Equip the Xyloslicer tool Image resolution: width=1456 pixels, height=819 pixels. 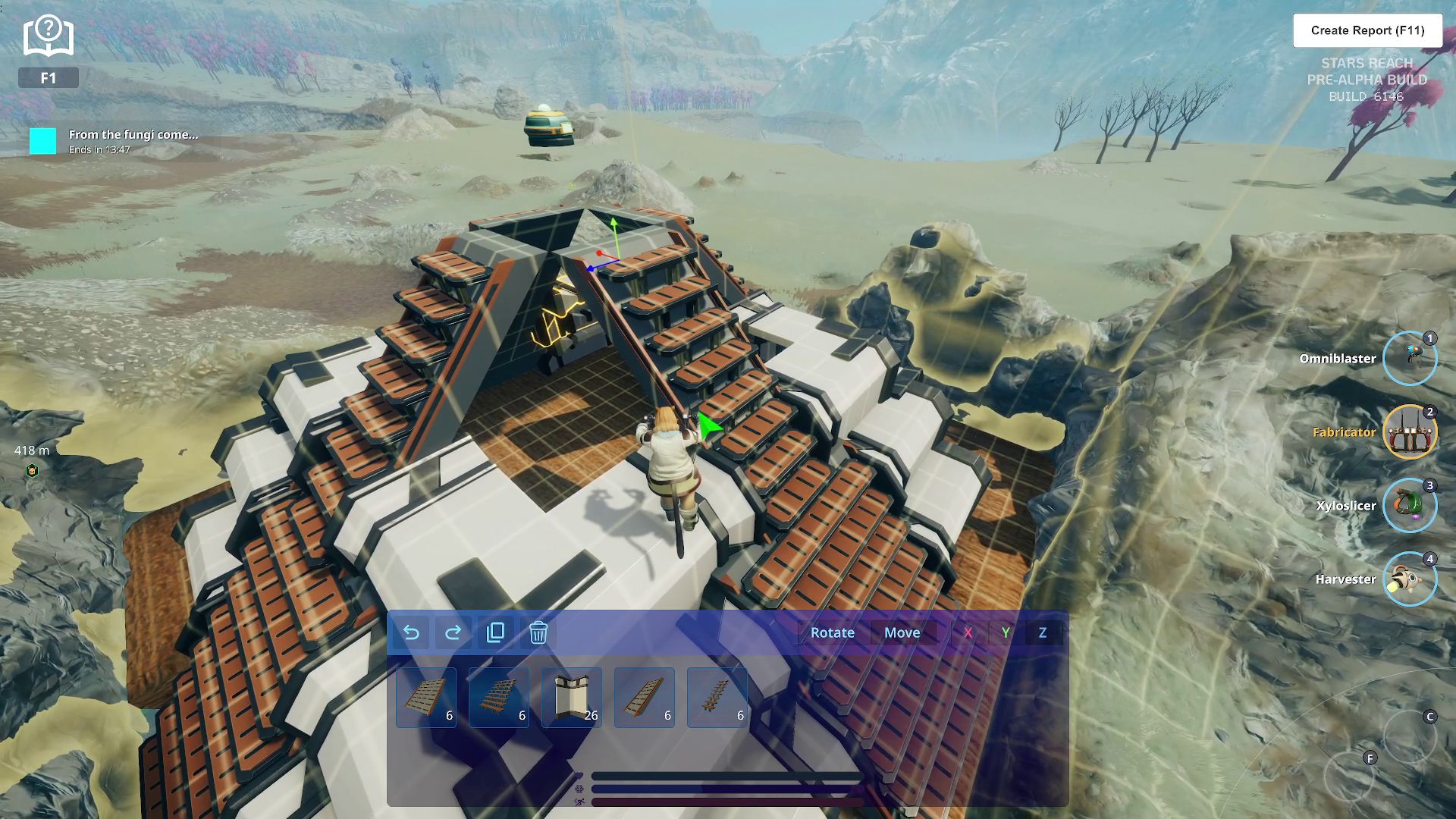pyautogui.click(x=1409, y=506)
